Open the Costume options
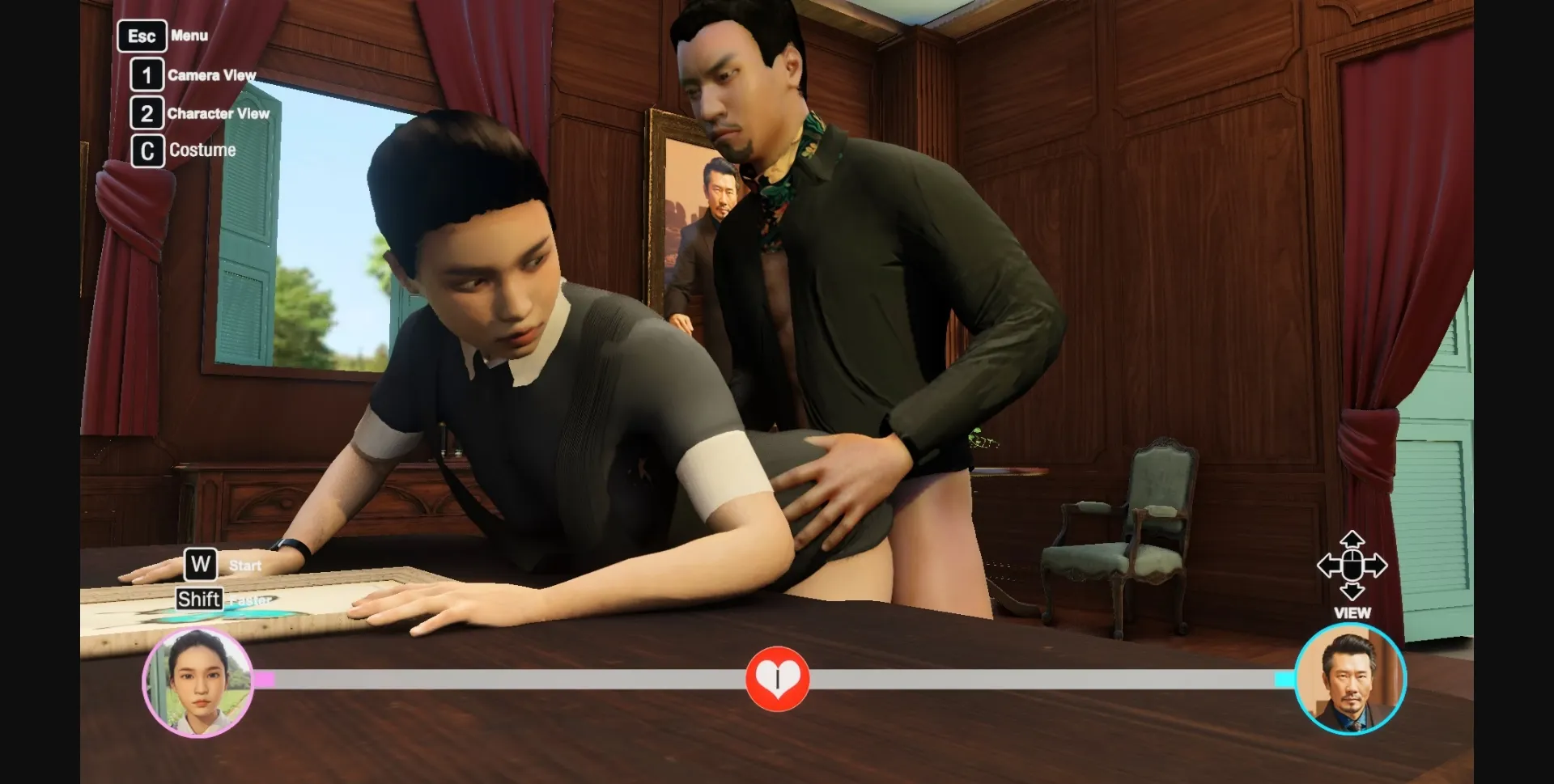The image size is (1554, 784). (x=202, y=150)
